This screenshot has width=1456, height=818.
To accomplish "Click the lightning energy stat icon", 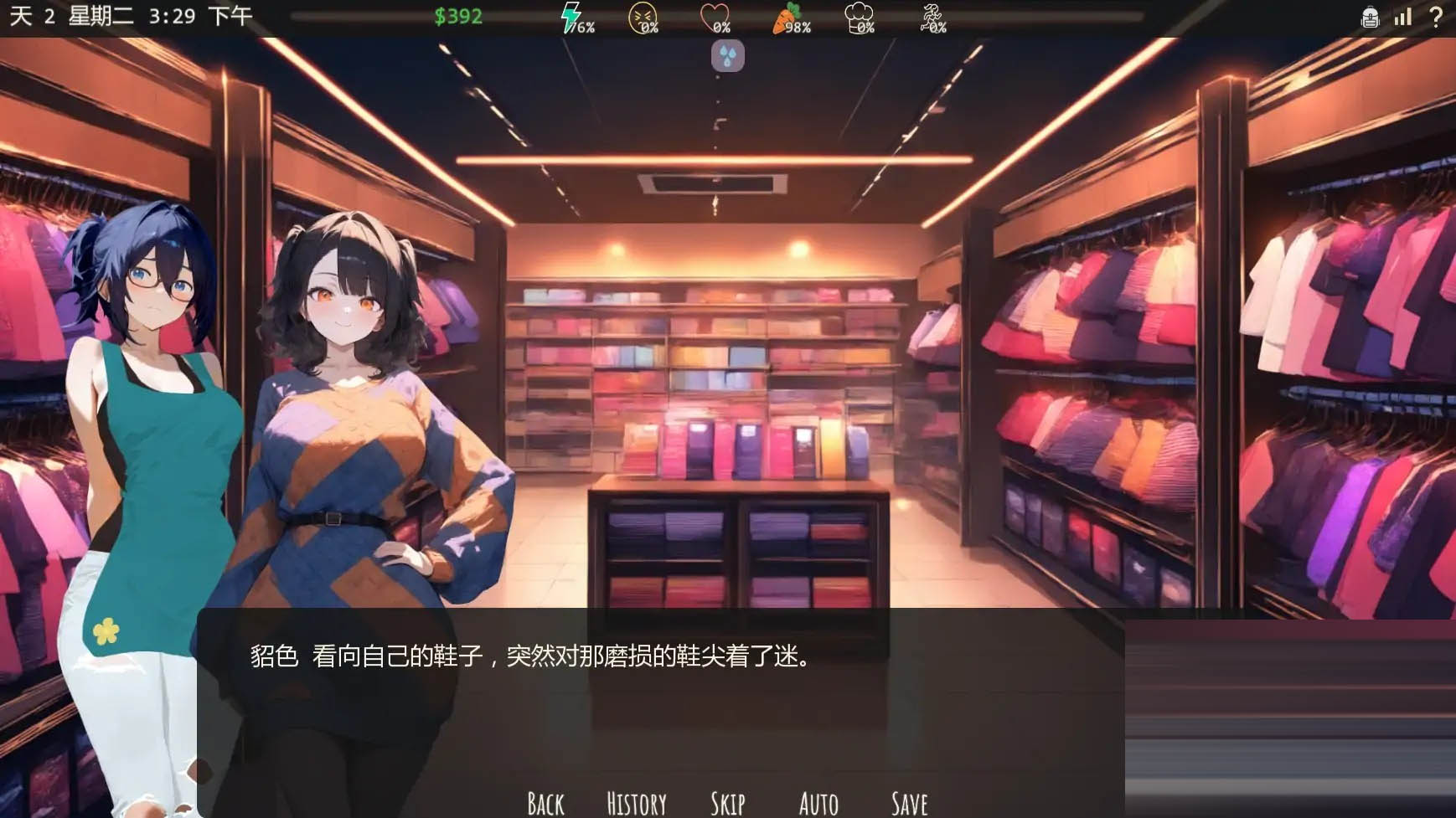I will pyautogui.click(x=571, y=17).
